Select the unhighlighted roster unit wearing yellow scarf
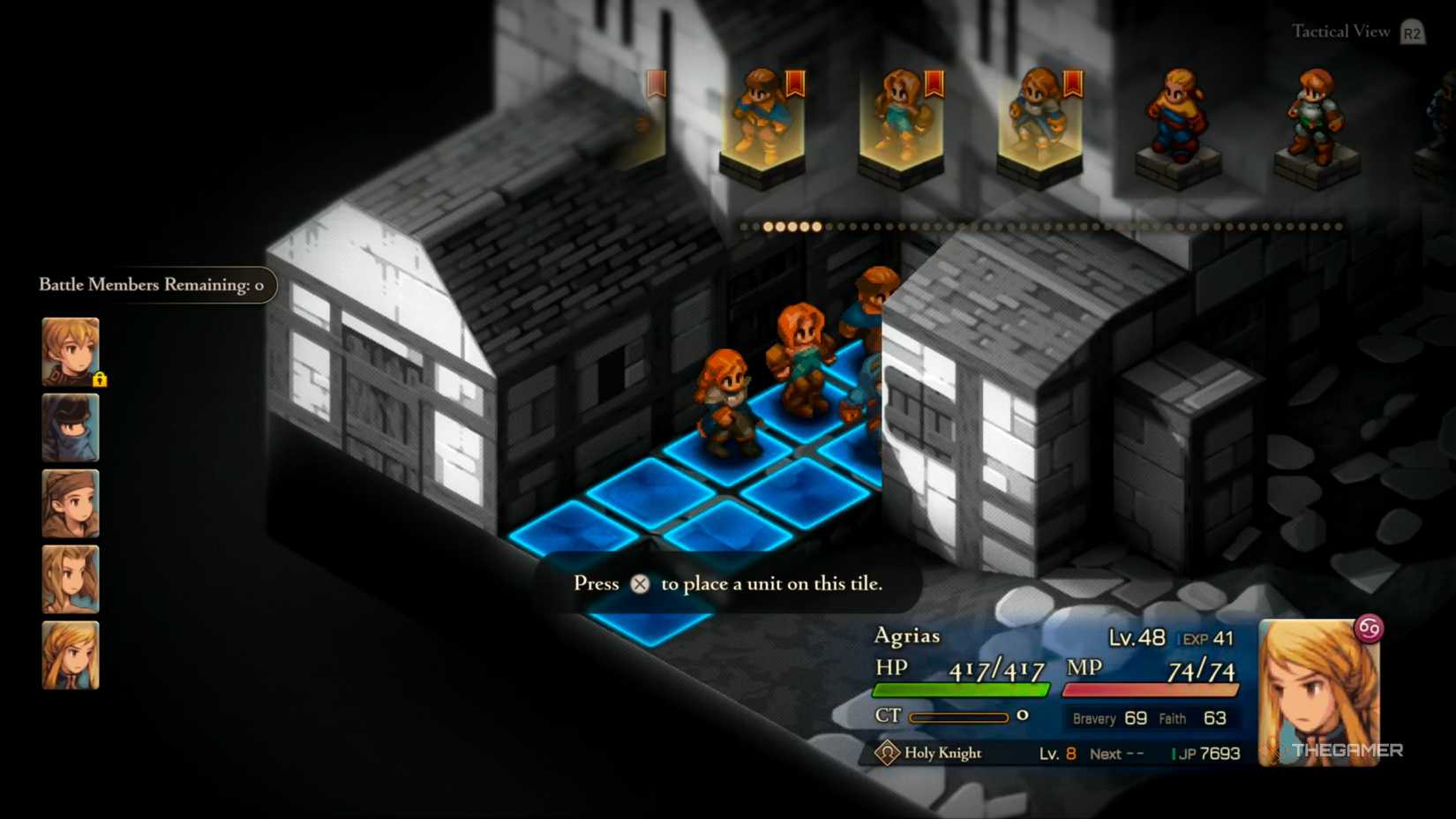Viewport: 1456px width, 819px height. [1177, 119]
